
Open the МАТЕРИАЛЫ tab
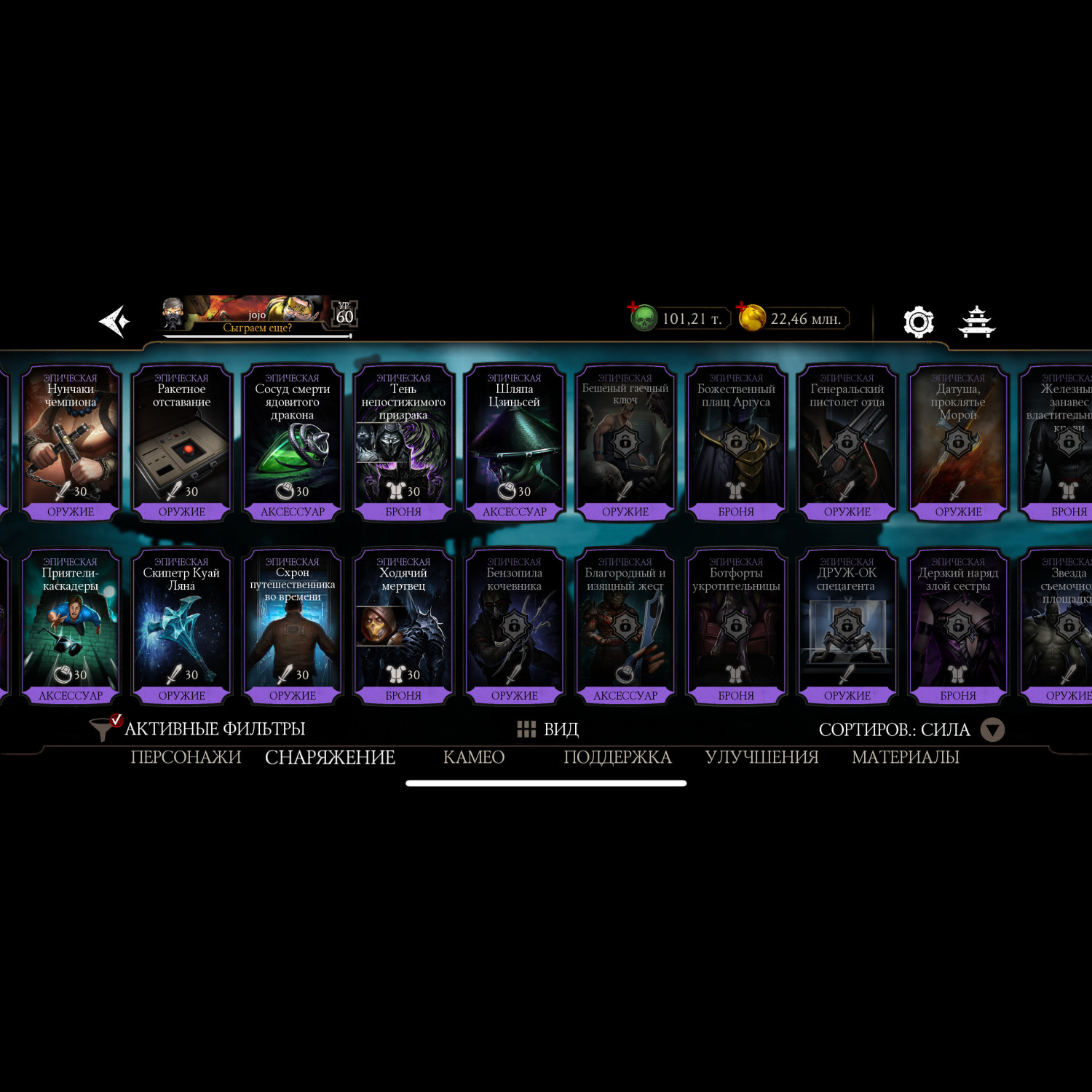pyautogui.click(x=905, y=757)
